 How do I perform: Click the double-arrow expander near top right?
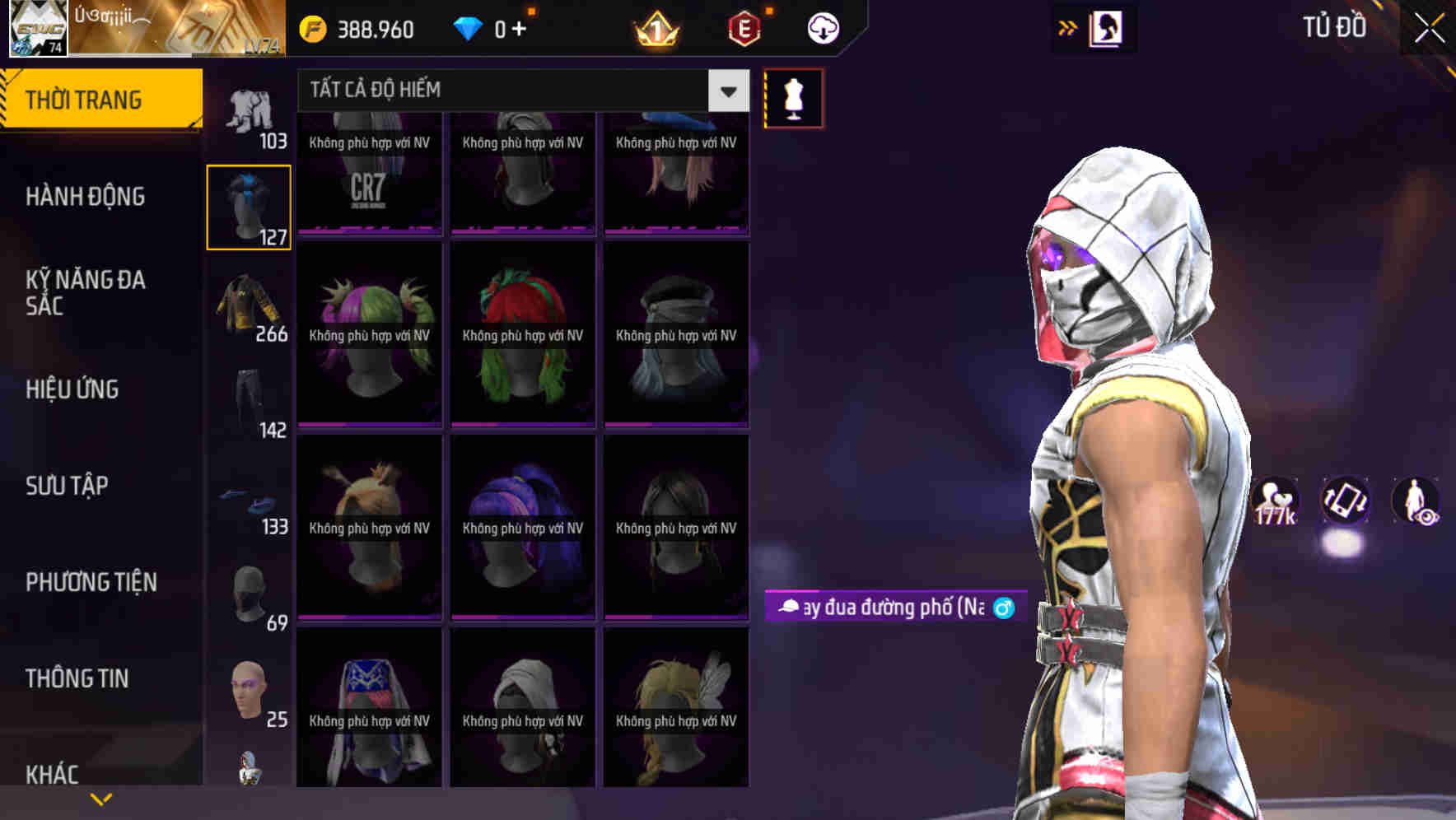(x=1066, y=26)
